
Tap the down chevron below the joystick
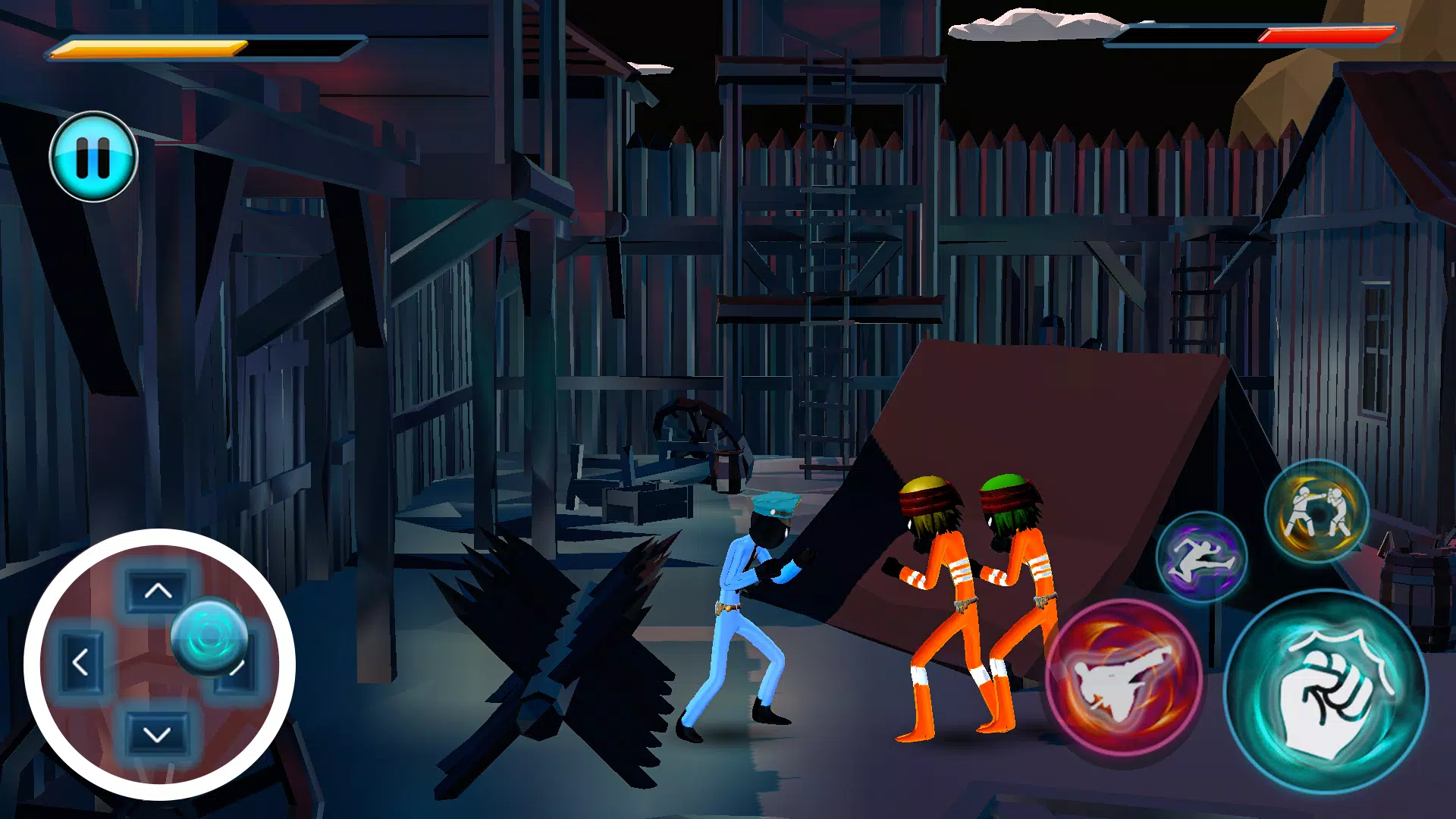pos(157,734)
